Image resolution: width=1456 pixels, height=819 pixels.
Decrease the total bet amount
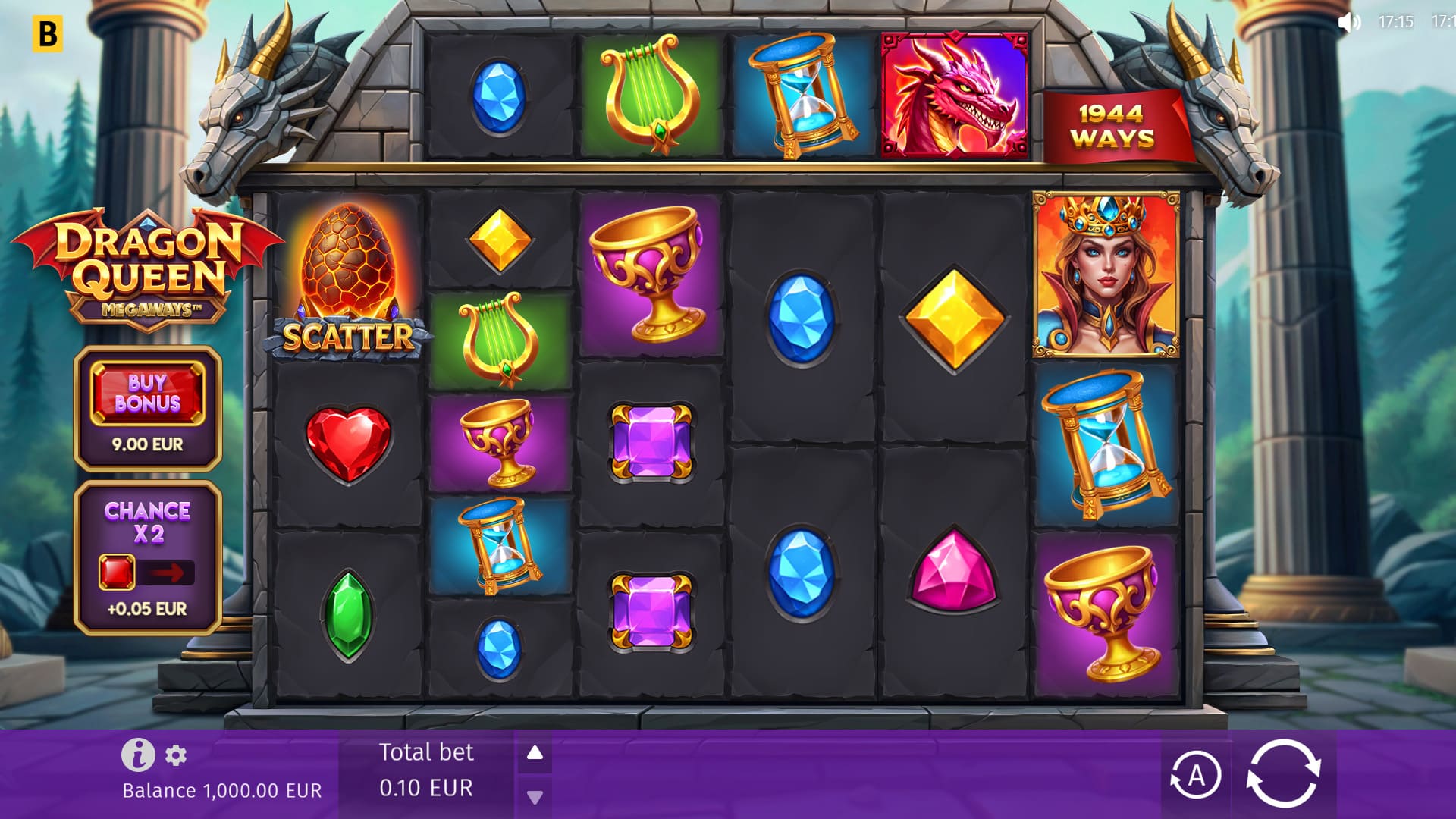pyautogui.click(x=535, y=797)
